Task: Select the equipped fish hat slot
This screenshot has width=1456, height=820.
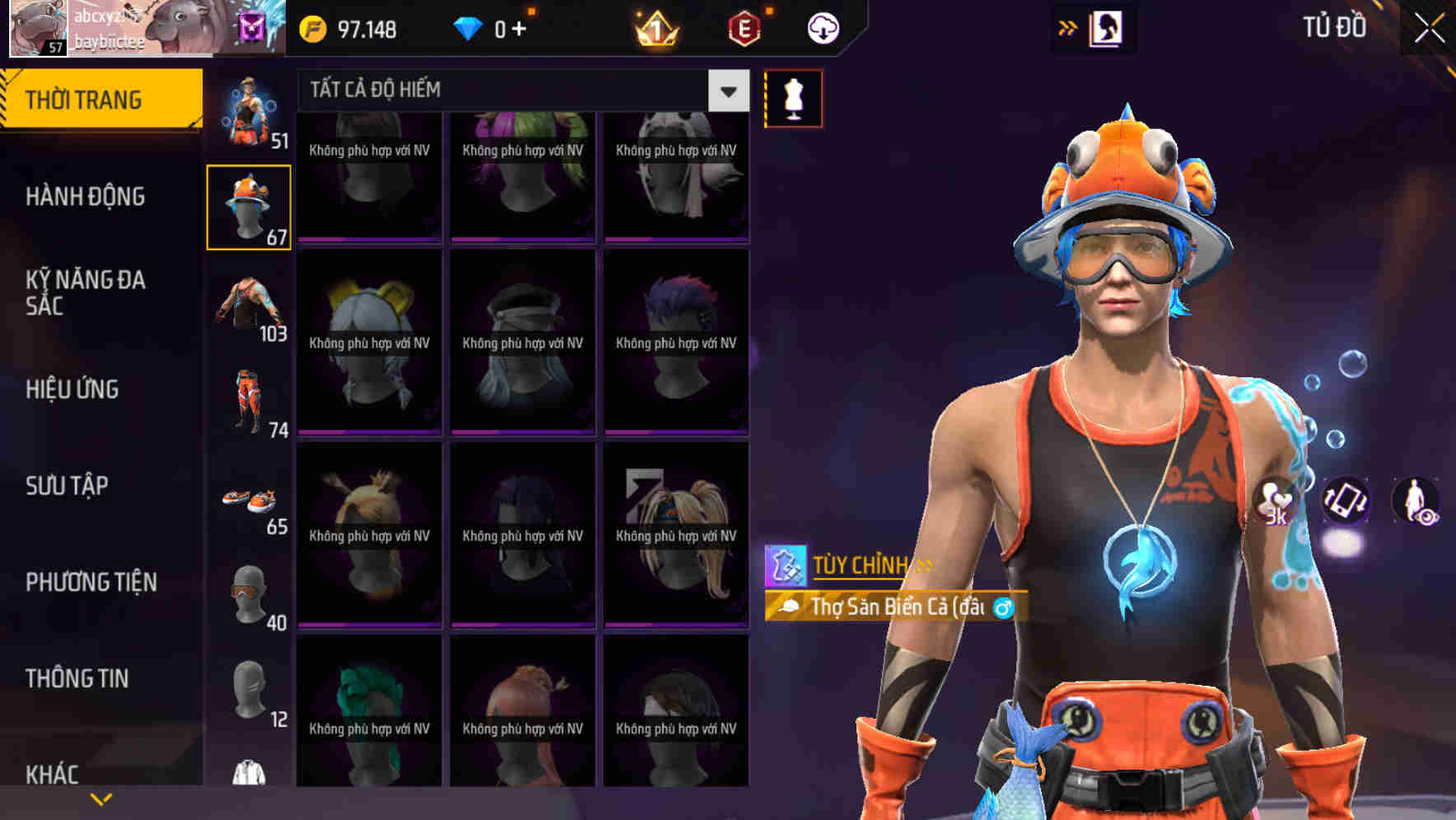Action: click(250, 206)
